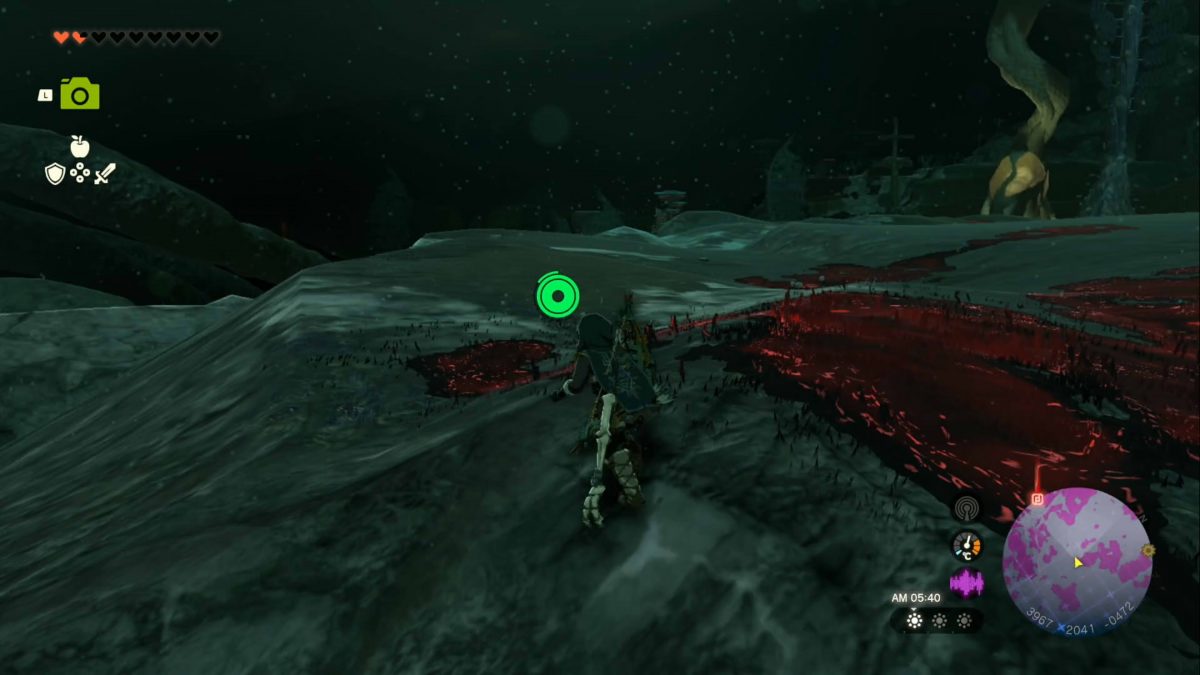Click the red-white marker atop the minimap
The height and width of the screenshot is (675, 1200).
click(x=1038, y=497)
